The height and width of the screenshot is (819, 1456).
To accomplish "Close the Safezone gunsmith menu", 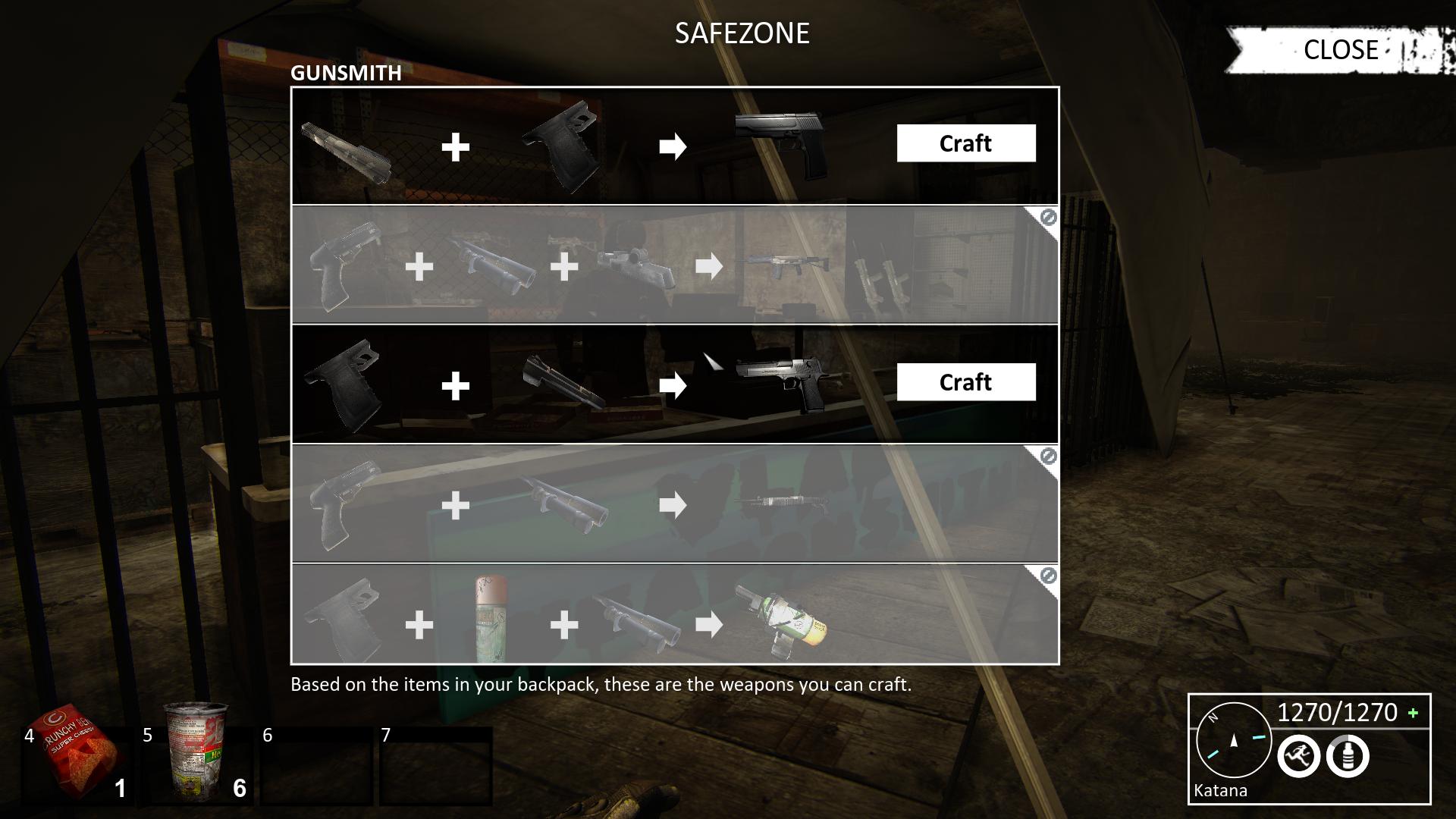I will click(x=1340, y=50).
